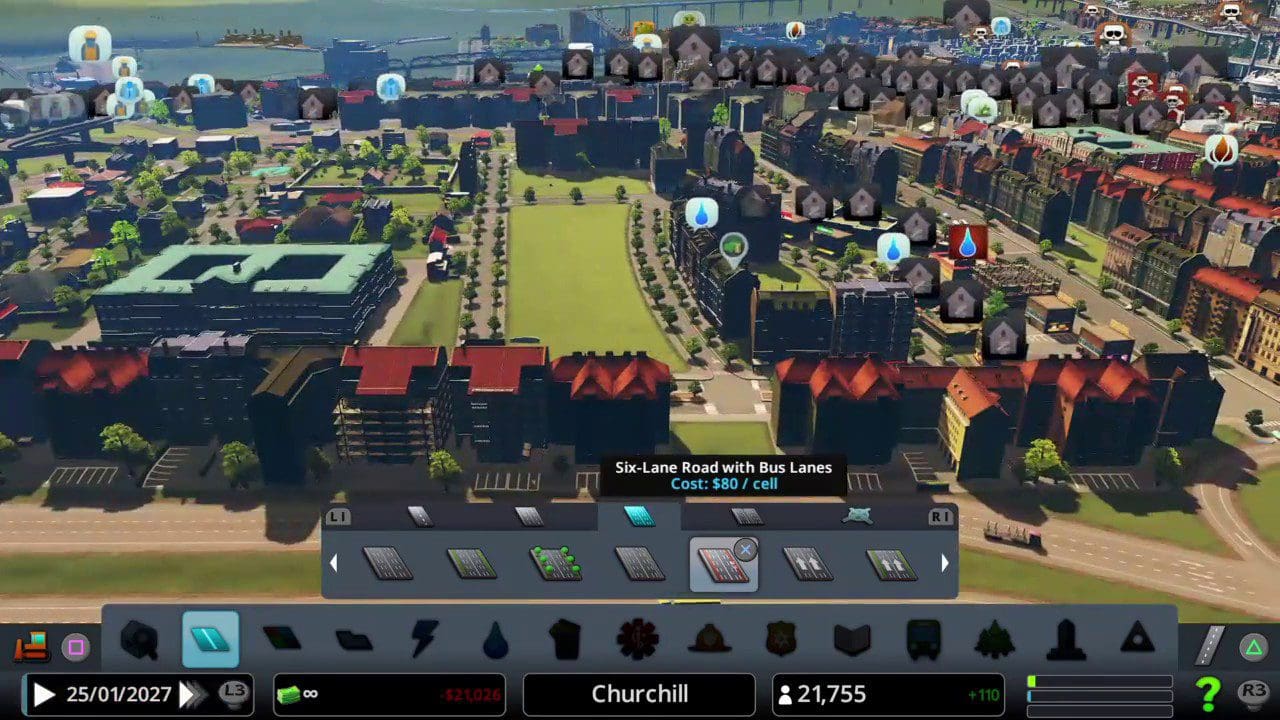This screenshot has width=1280, height=720.
Task: Pick the one-way road with grass edges
Action: [x=891, y=564]
